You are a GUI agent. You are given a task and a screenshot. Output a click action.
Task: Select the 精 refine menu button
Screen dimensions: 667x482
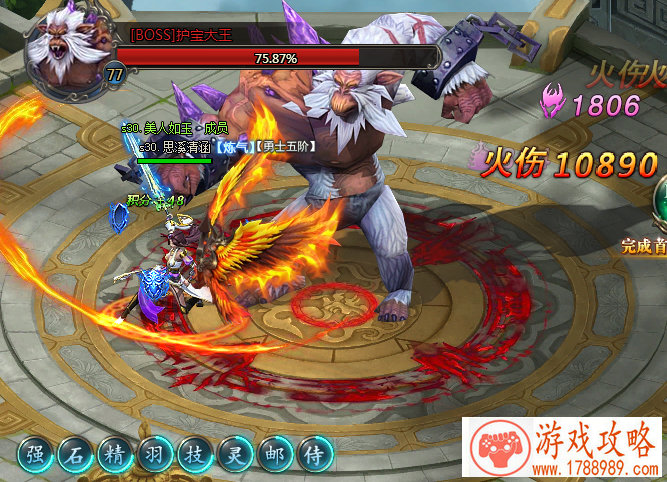[x=114, y=456]
